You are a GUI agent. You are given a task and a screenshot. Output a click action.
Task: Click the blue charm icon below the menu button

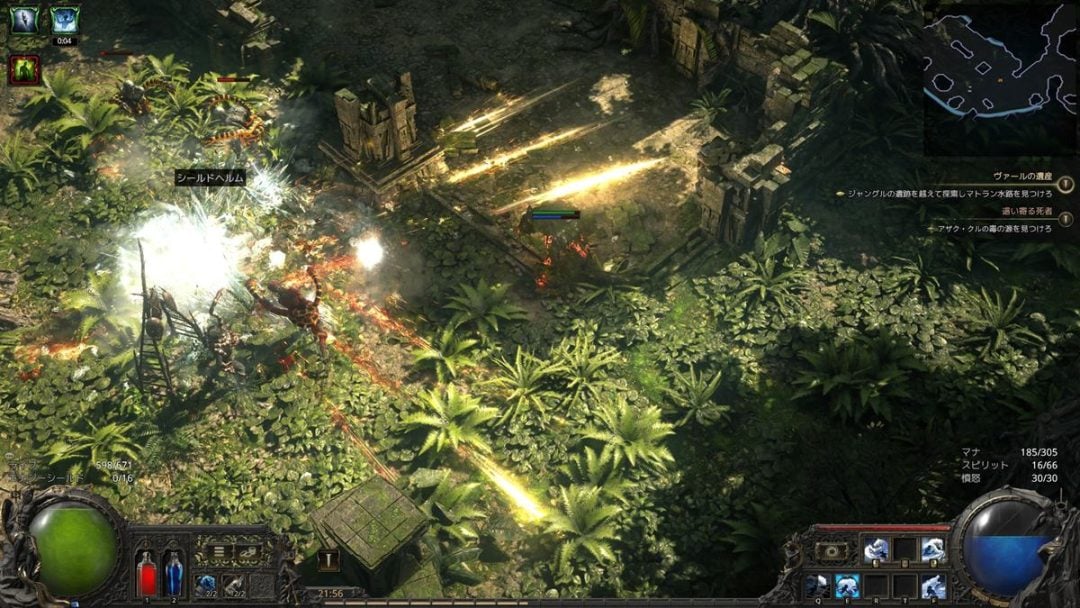(x=206, y=584)
